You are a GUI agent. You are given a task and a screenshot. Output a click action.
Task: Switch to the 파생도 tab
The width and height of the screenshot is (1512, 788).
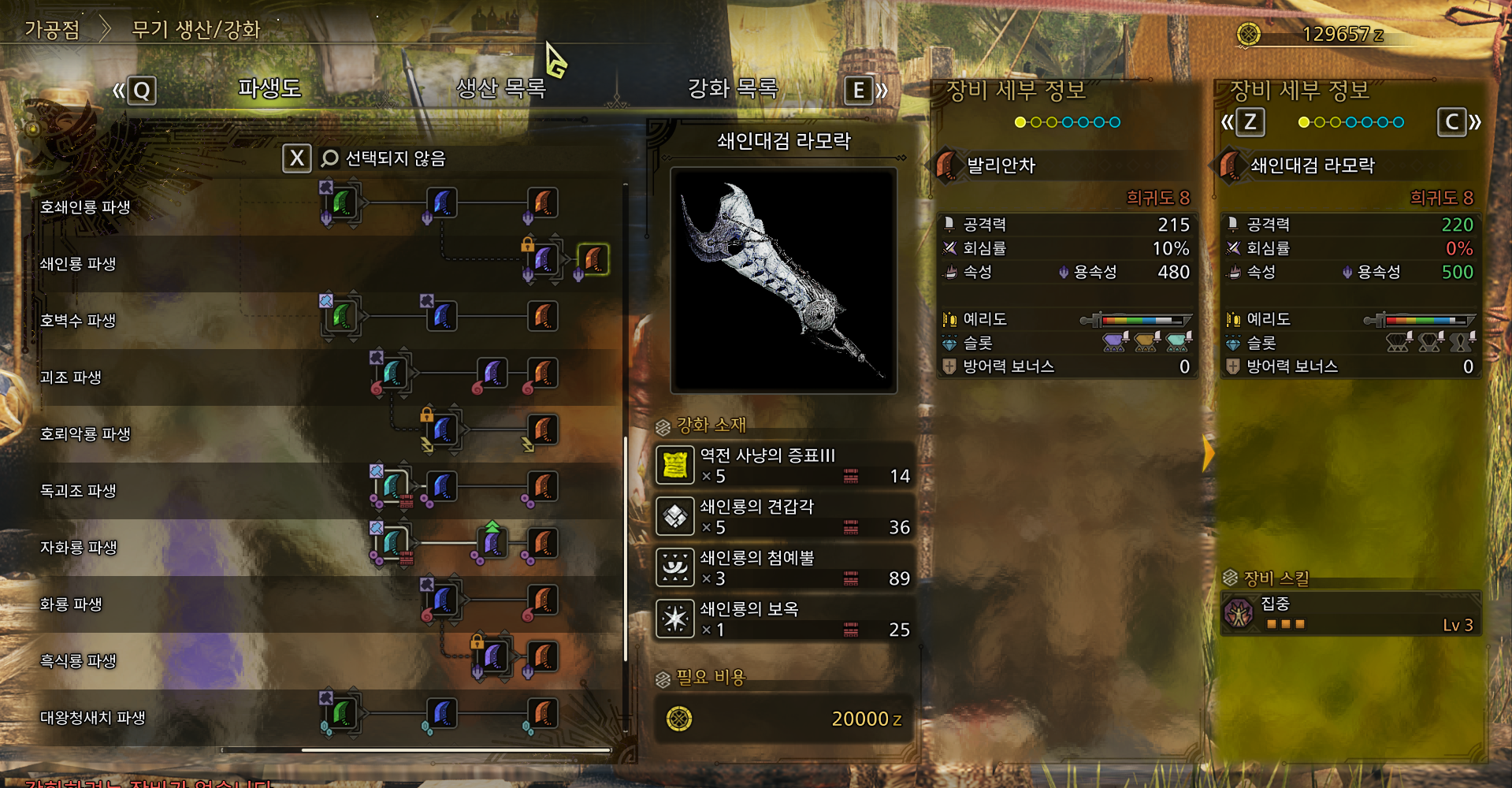pos(269,88)
